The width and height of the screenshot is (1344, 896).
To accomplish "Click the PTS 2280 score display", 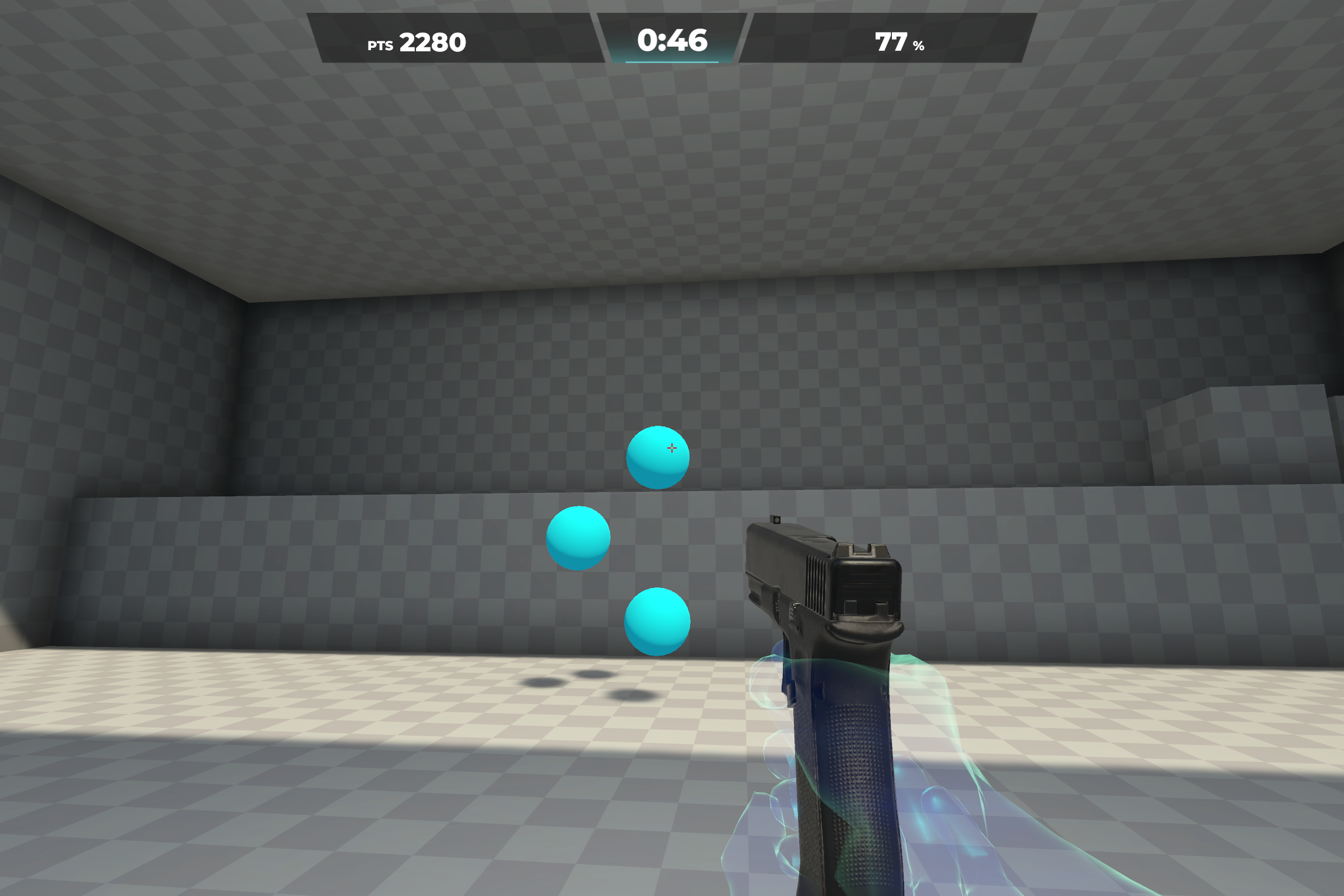I will 432,41.
